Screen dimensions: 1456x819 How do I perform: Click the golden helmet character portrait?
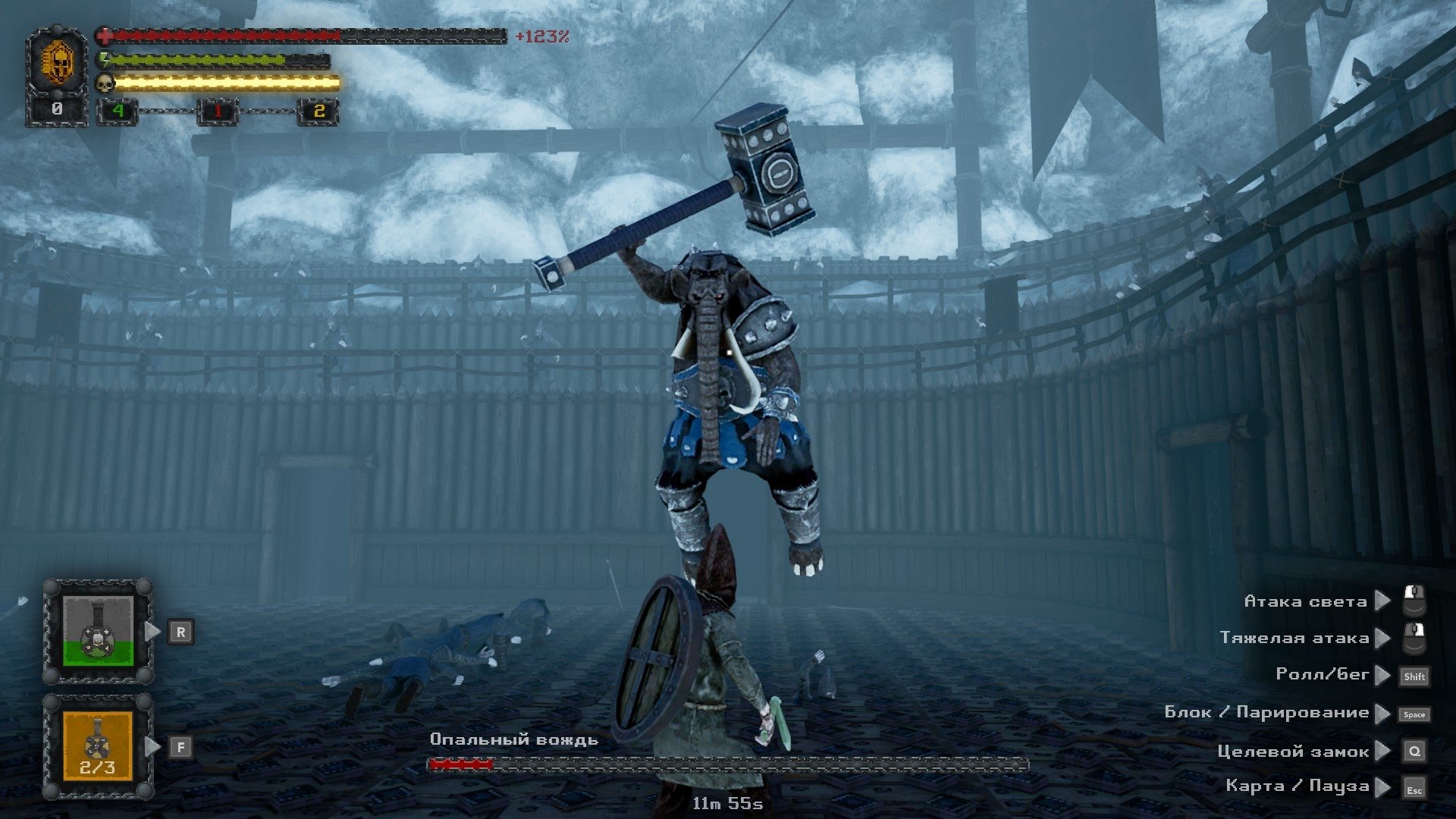coord(58,62)
